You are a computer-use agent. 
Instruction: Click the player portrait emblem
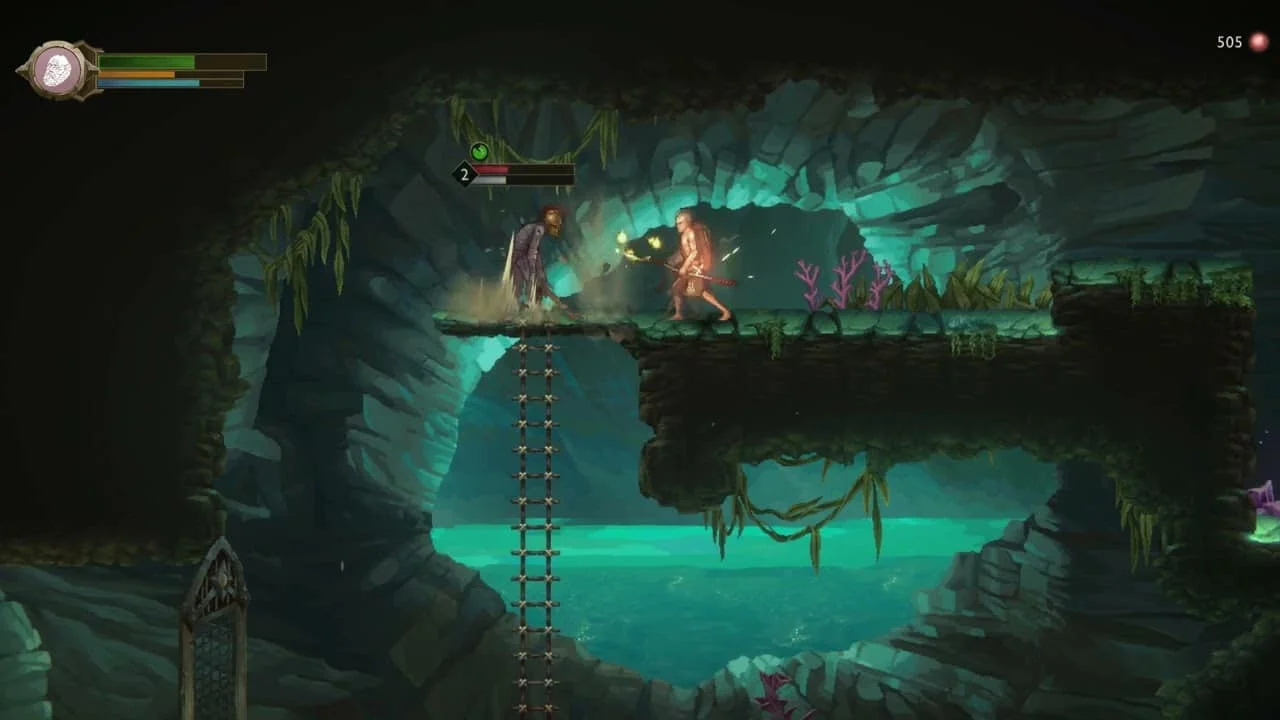pos(59,70)
